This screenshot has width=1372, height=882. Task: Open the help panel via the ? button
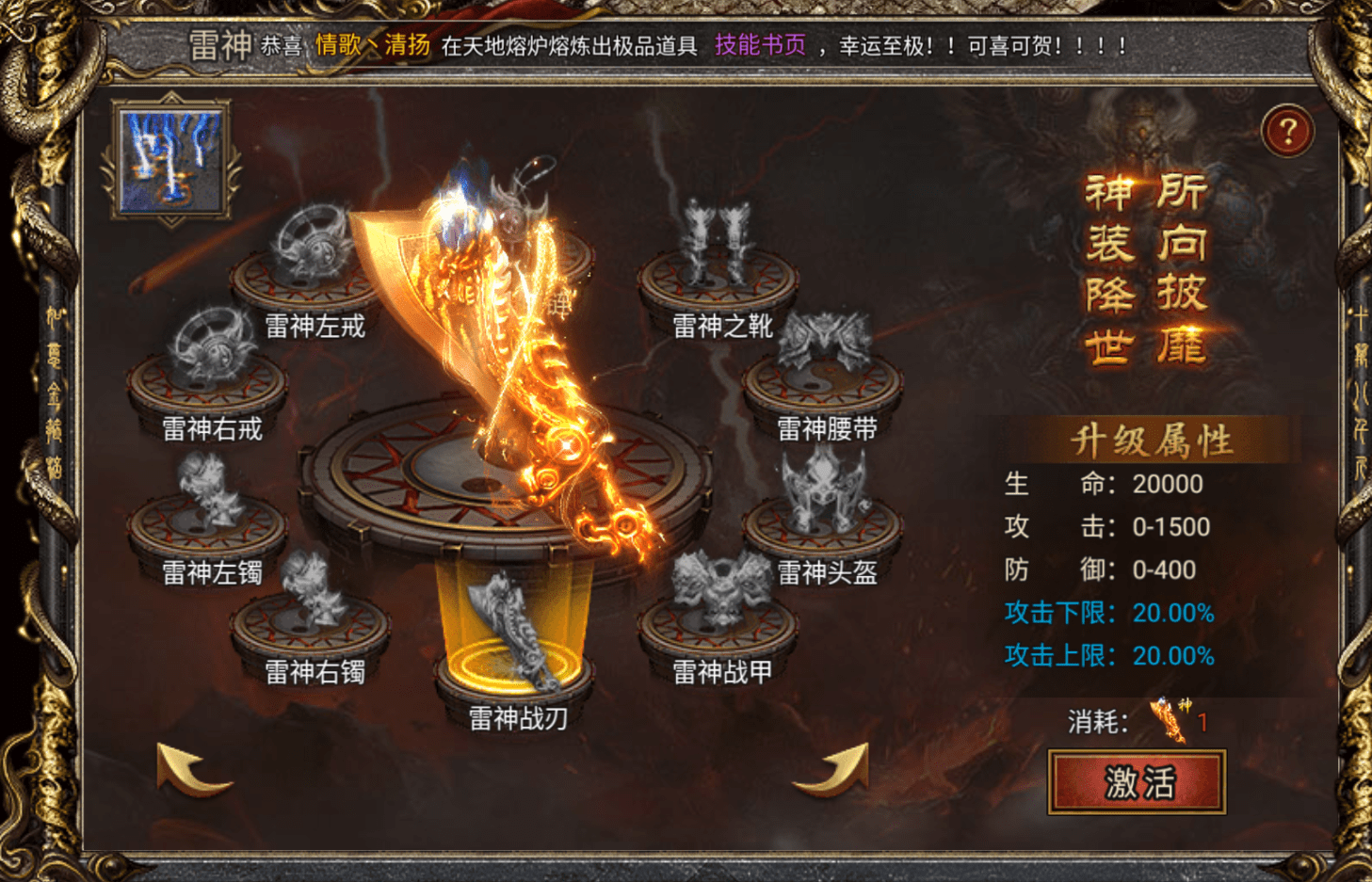pyautogui.click(x=1287, y=130)
